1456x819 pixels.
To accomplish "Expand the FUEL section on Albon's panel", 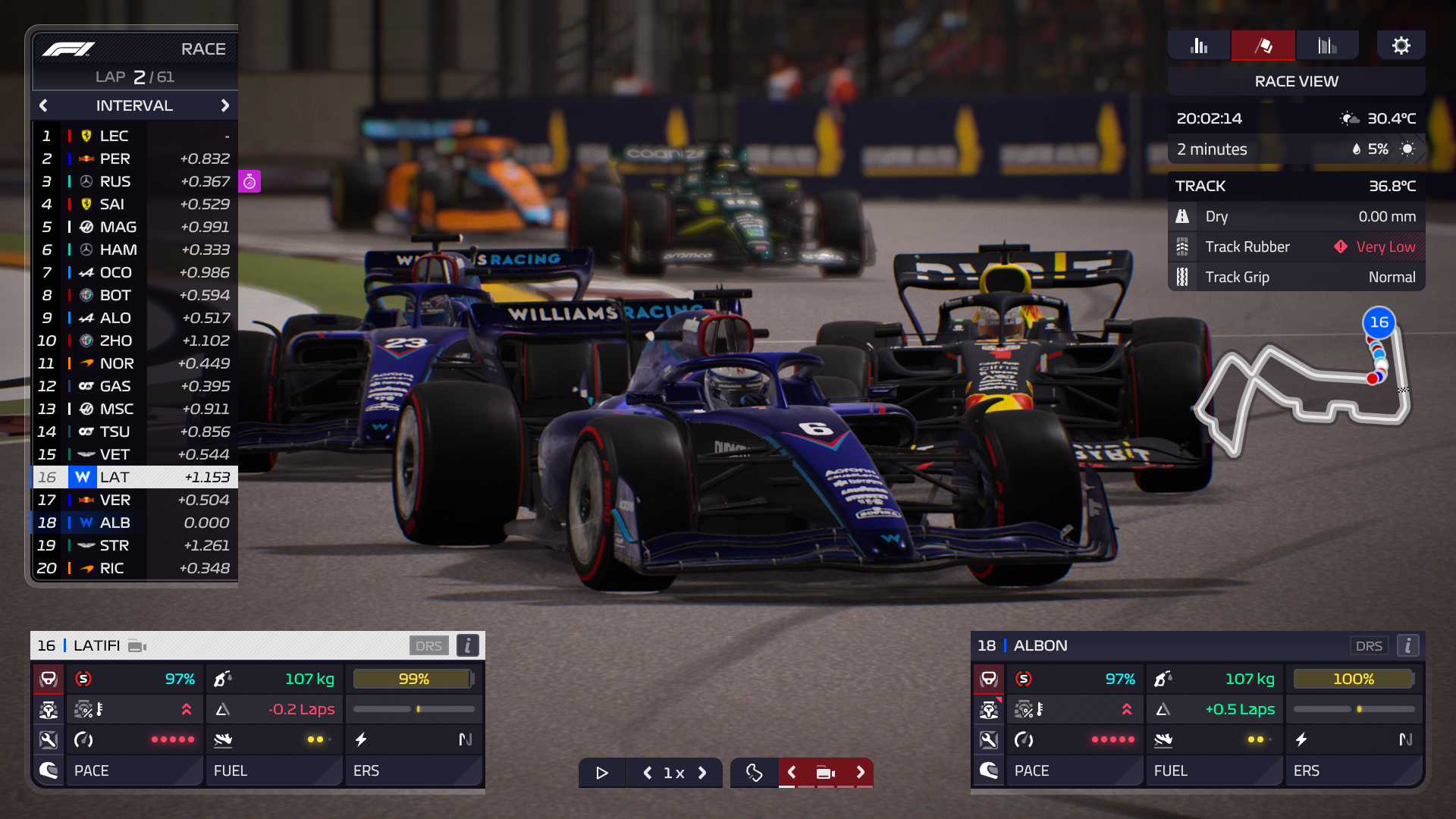I will coord(1214,770).
